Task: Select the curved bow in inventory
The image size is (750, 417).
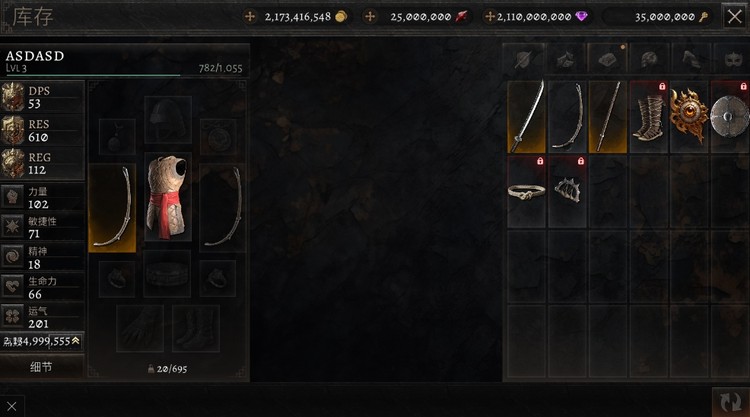Action: (x=568, y=117)
